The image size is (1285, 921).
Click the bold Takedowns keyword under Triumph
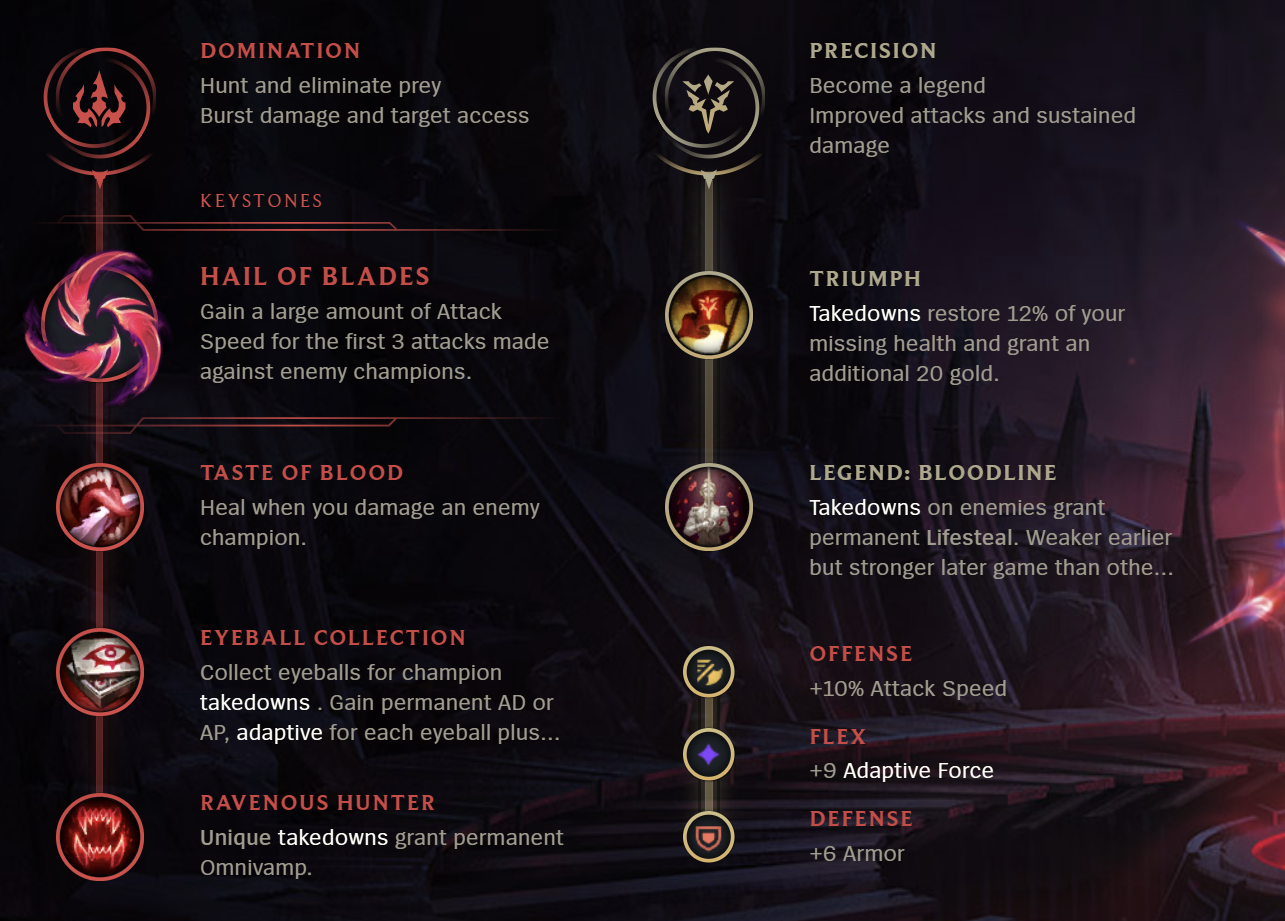point(864,313)
